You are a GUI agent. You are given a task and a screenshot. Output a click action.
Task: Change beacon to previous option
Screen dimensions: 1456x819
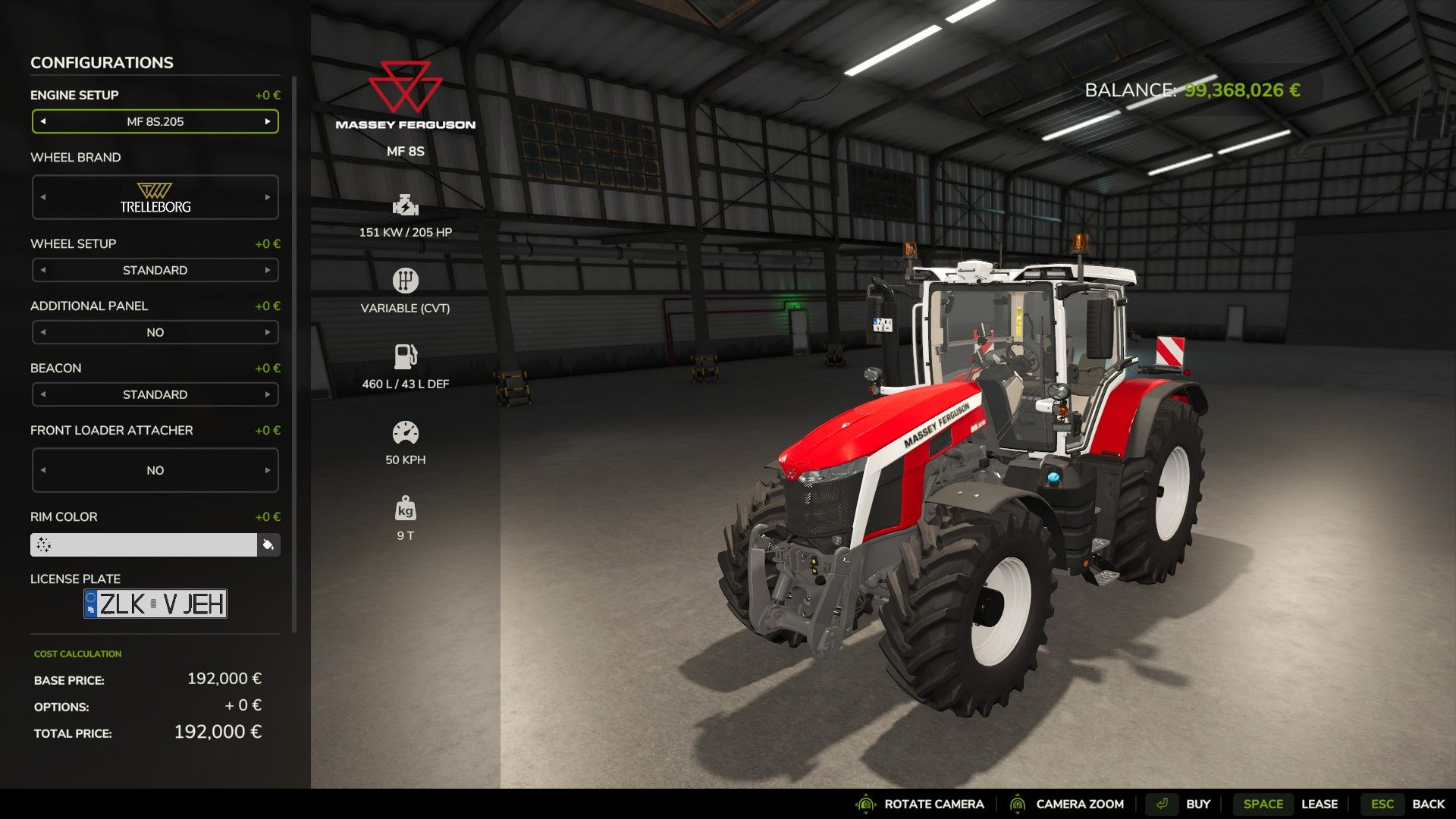pyautogui.click(x=43, y=394)
